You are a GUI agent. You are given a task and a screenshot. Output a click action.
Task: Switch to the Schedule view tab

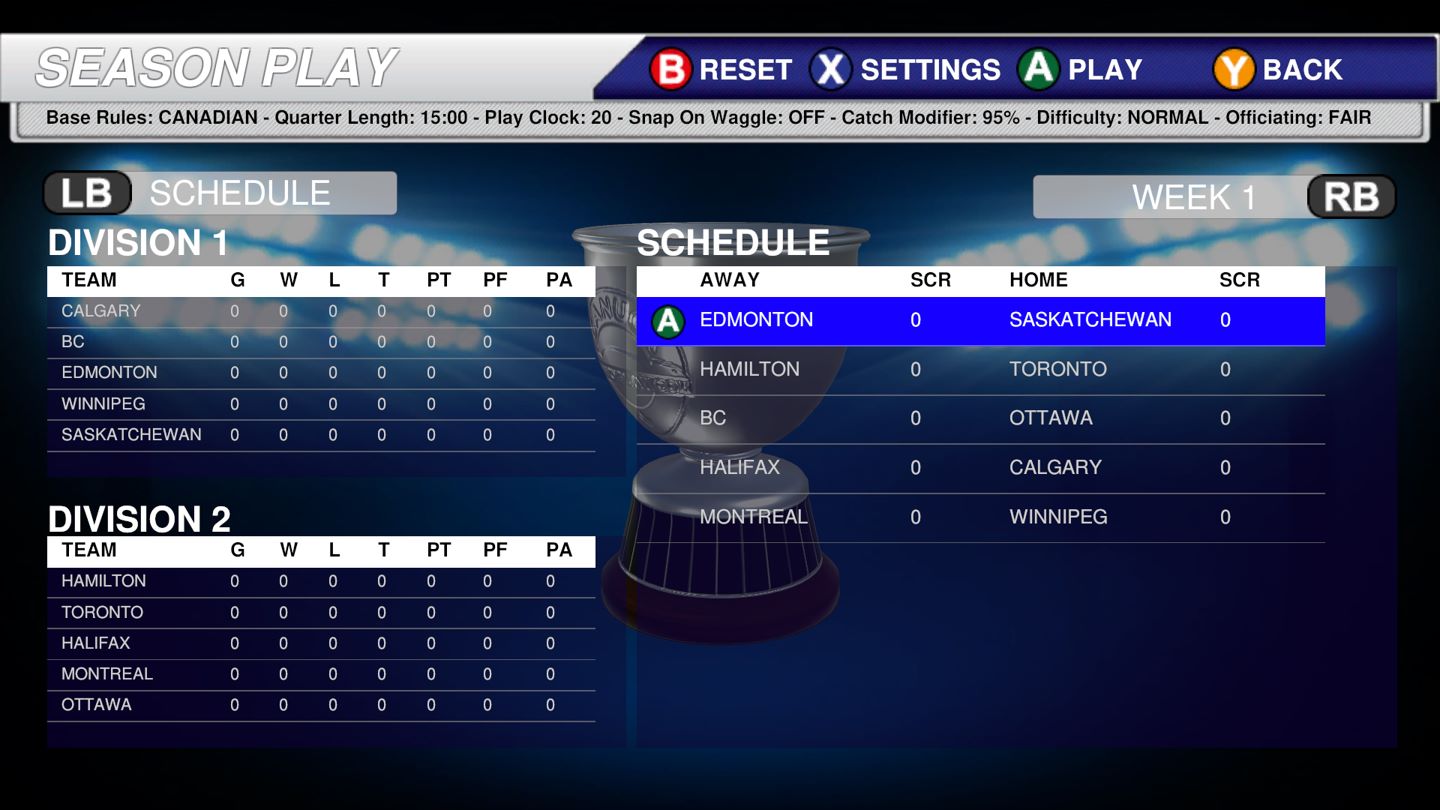[x=220, y=193]
